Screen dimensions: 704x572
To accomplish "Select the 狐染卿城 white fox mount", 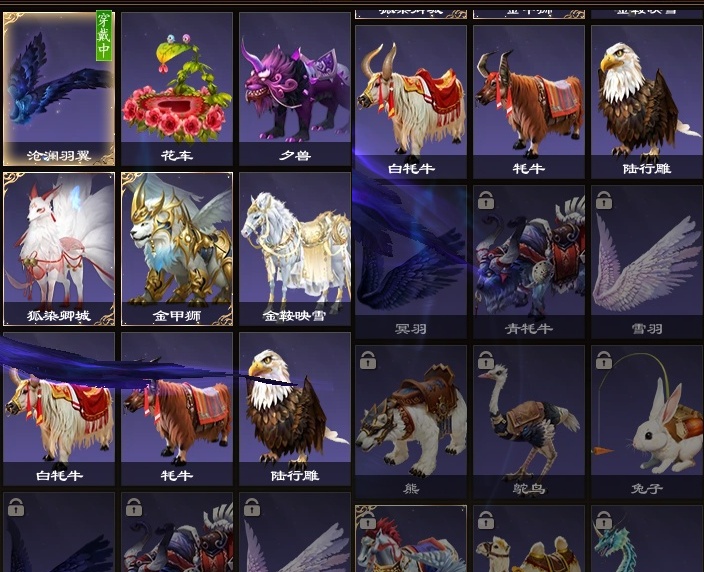I will [58, 250].
